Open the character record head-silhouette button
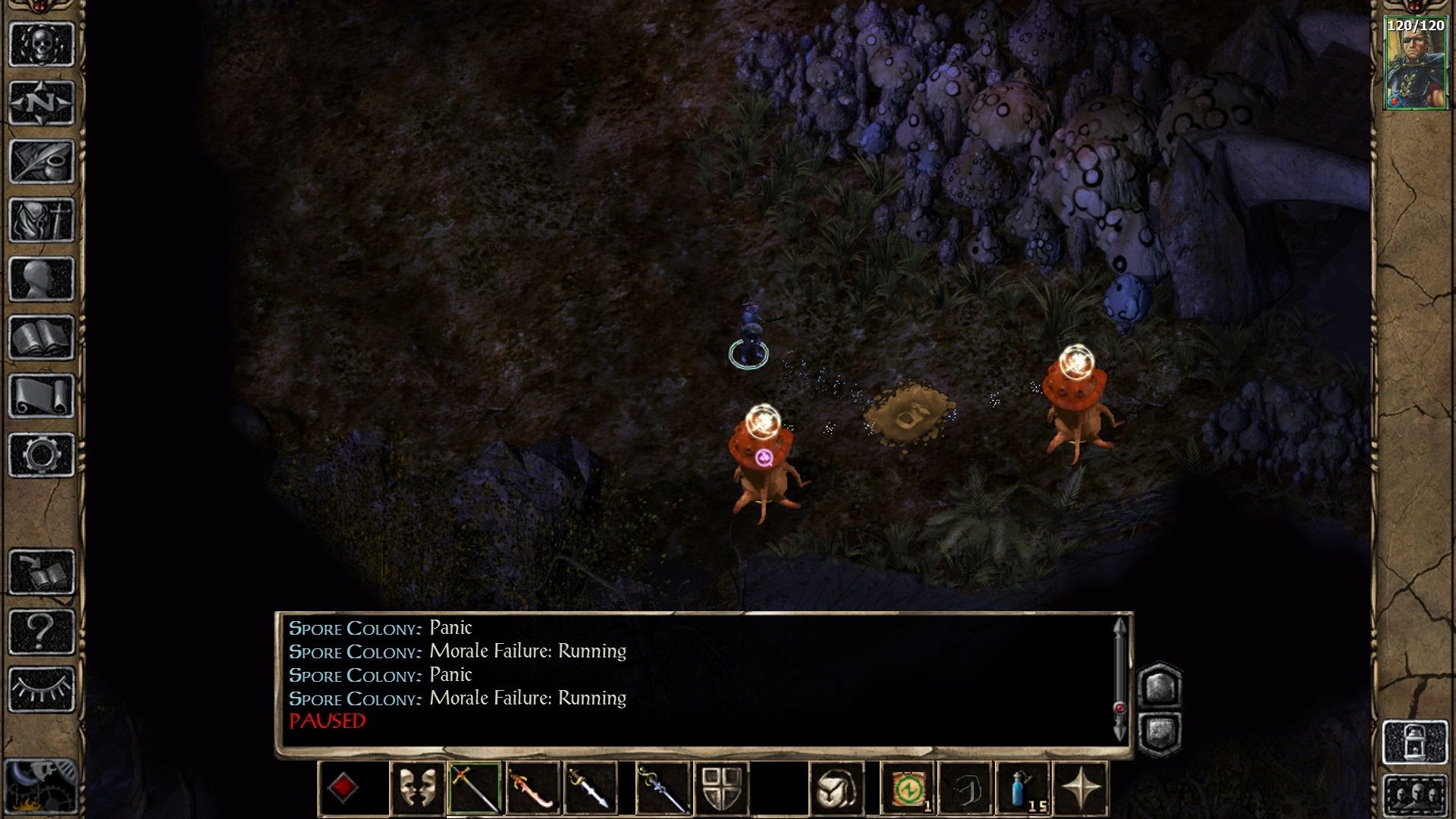The height and width of the screenshot is (819, 1456). [42, 279]
